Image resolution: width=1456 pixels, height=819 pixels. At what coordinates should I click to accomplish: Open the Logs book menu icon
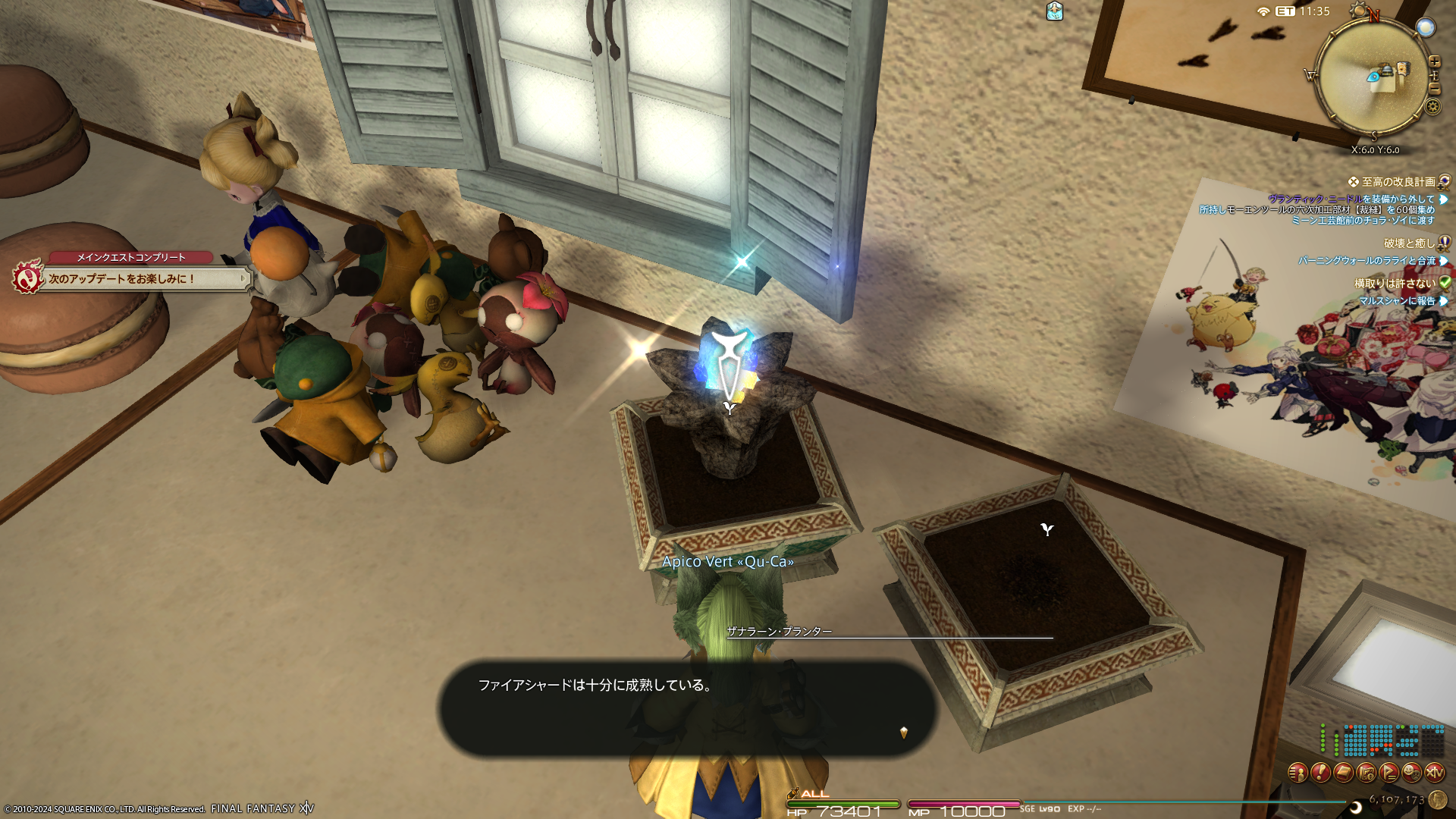pyautogui.click(x=1343, y=772)
